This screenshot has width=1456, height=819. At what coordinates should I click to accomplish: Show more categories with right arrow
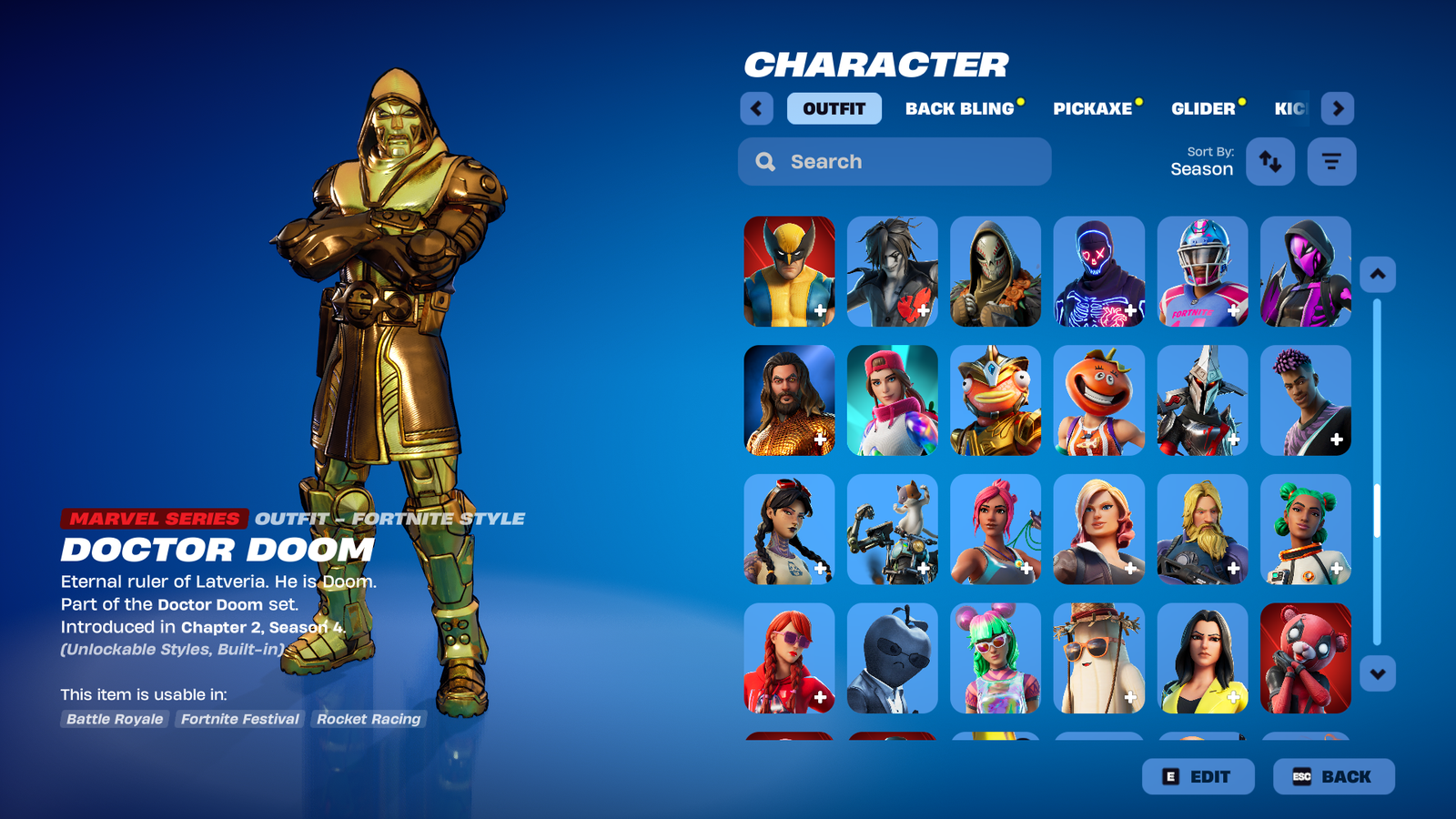pos(1337,108)
